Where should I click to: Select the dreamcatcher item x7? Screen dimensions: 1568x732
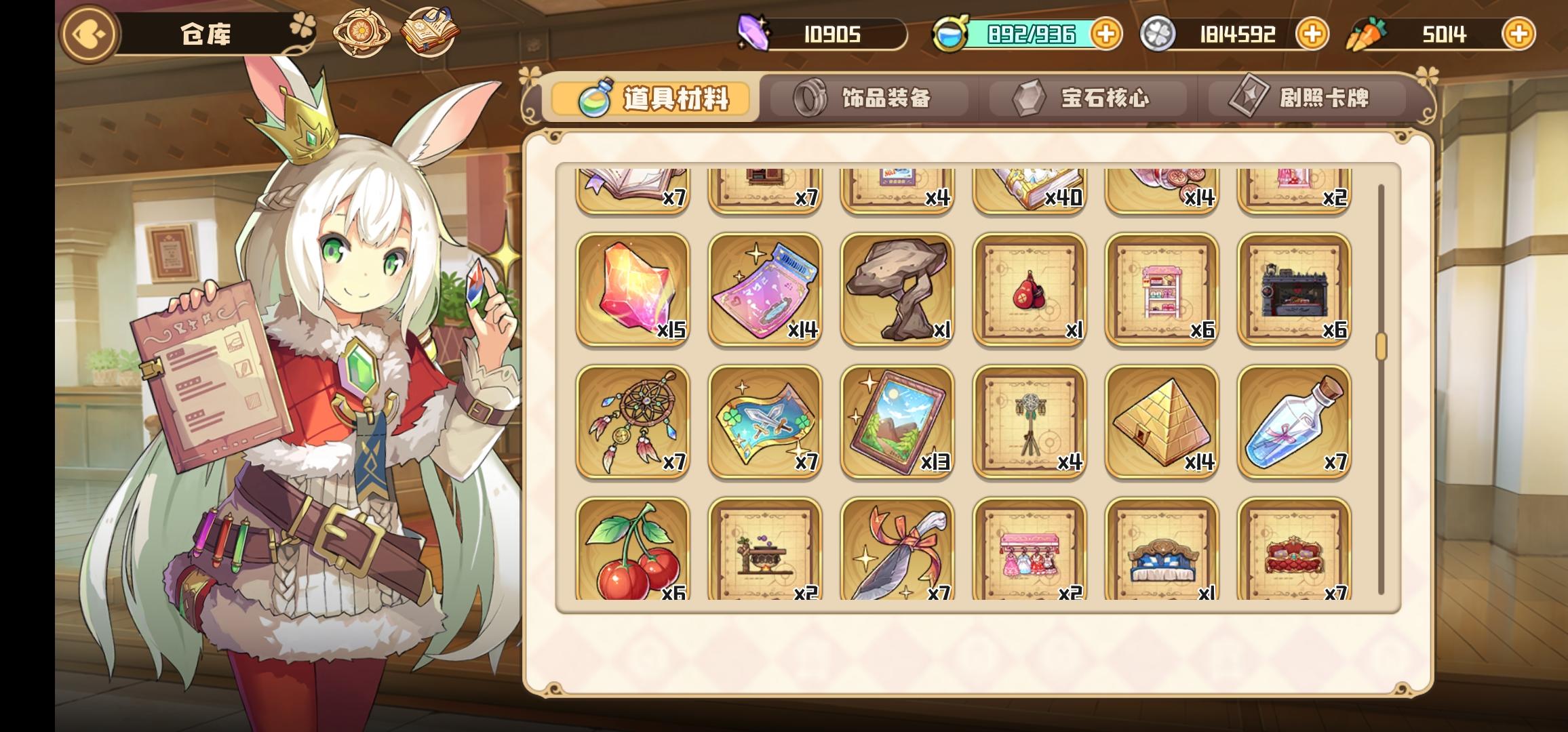point(633,422)
